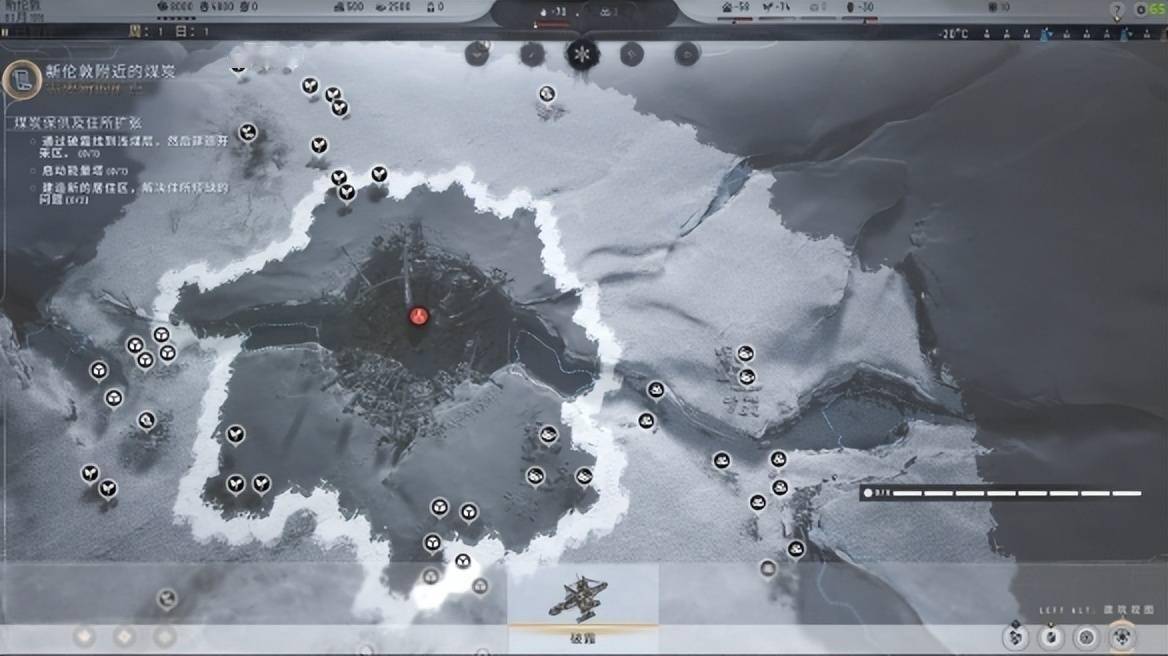The width and height of the screenshot is (1168, 656).
Task: Open the districts icon showing clustered hexagons
Action: [1016, 635]
